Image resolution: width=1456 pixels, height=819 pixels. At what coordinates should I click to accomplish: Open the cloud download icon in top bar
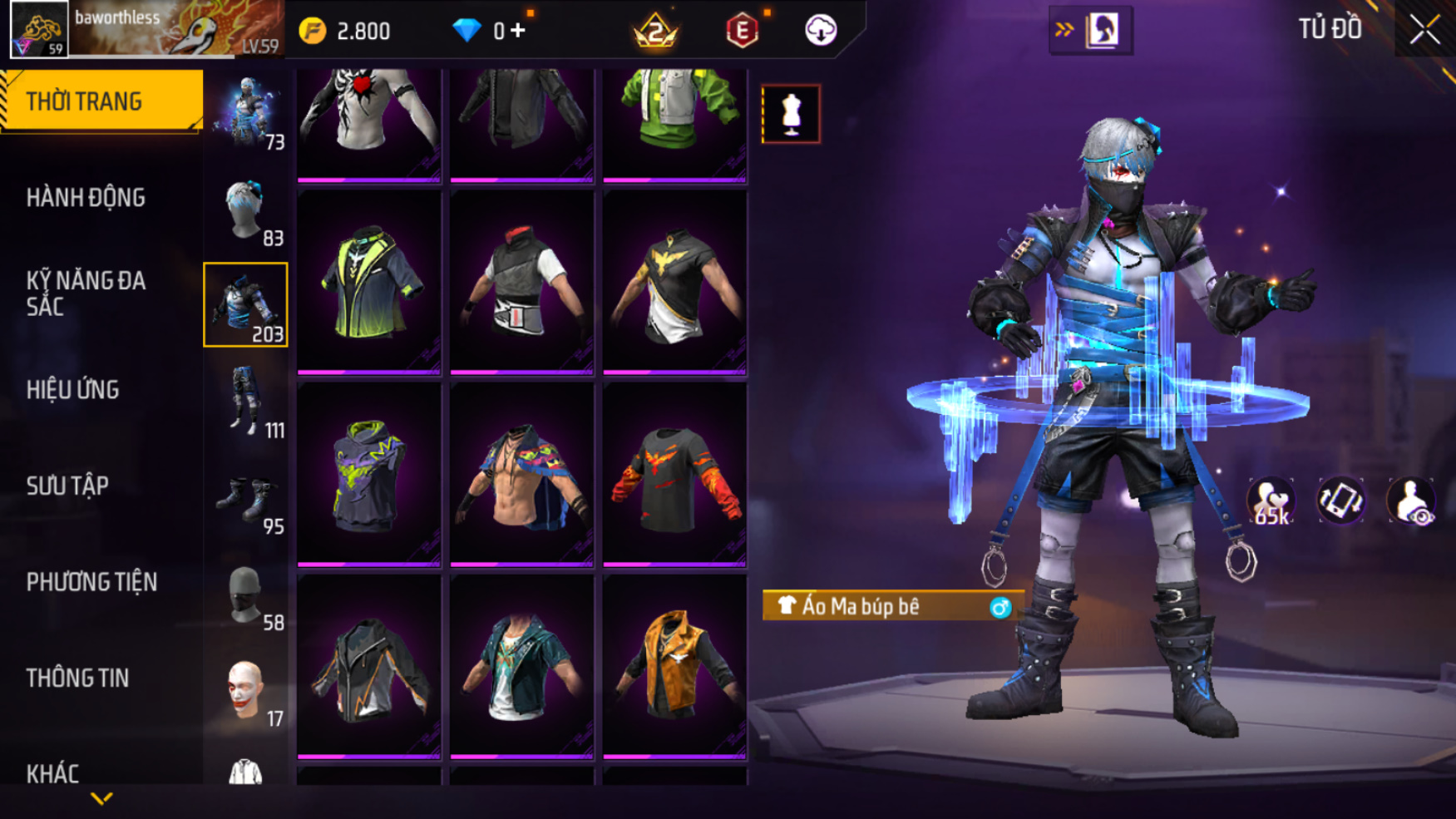pos(821,31)
